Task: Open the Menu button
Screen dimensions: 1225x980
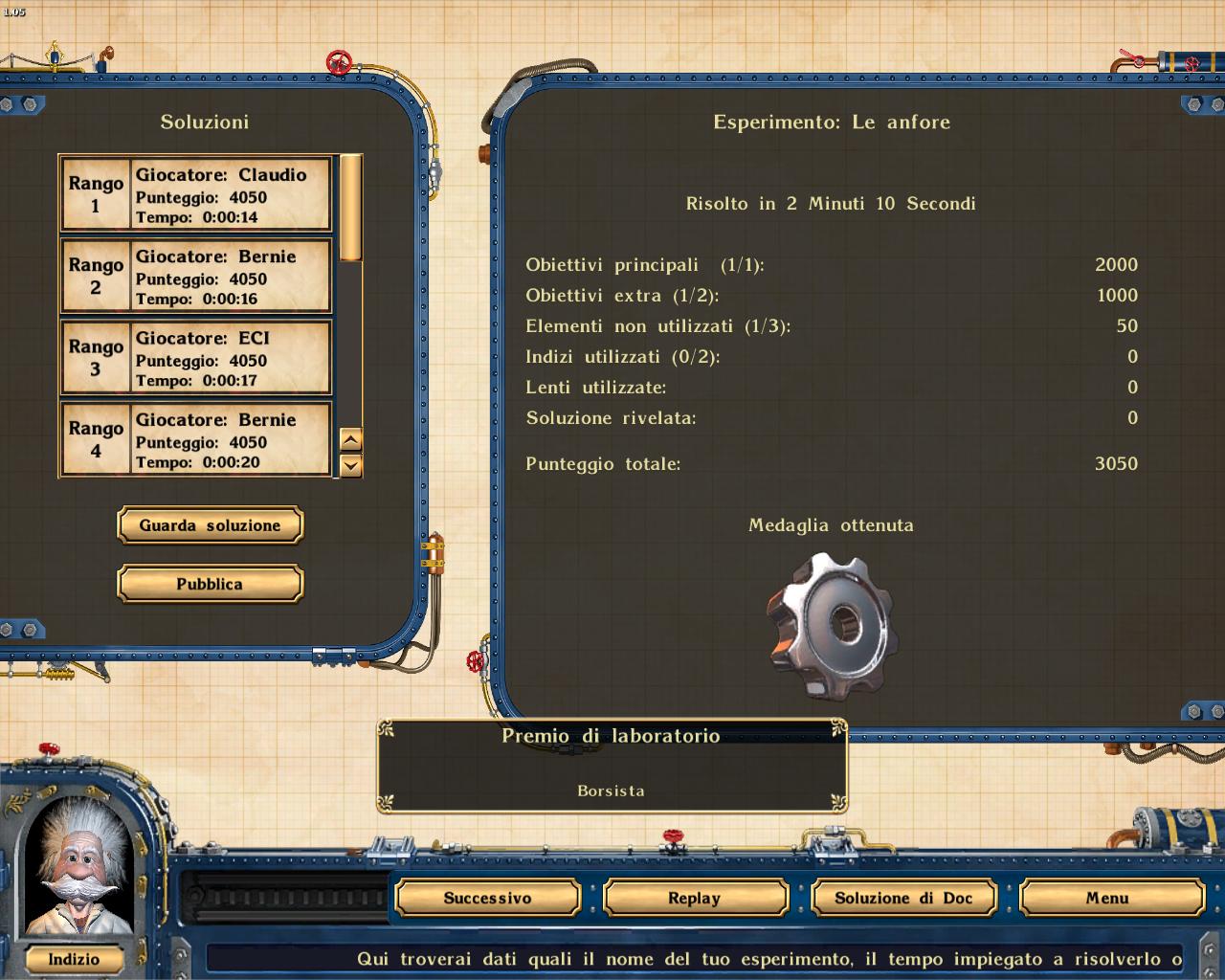Action: 1107,898
